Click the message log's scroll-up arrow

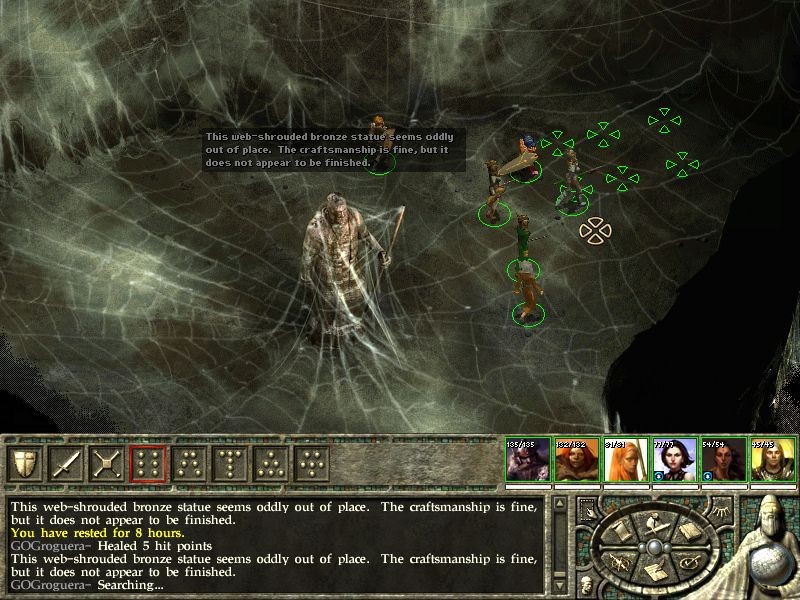(x=560, y=504)
